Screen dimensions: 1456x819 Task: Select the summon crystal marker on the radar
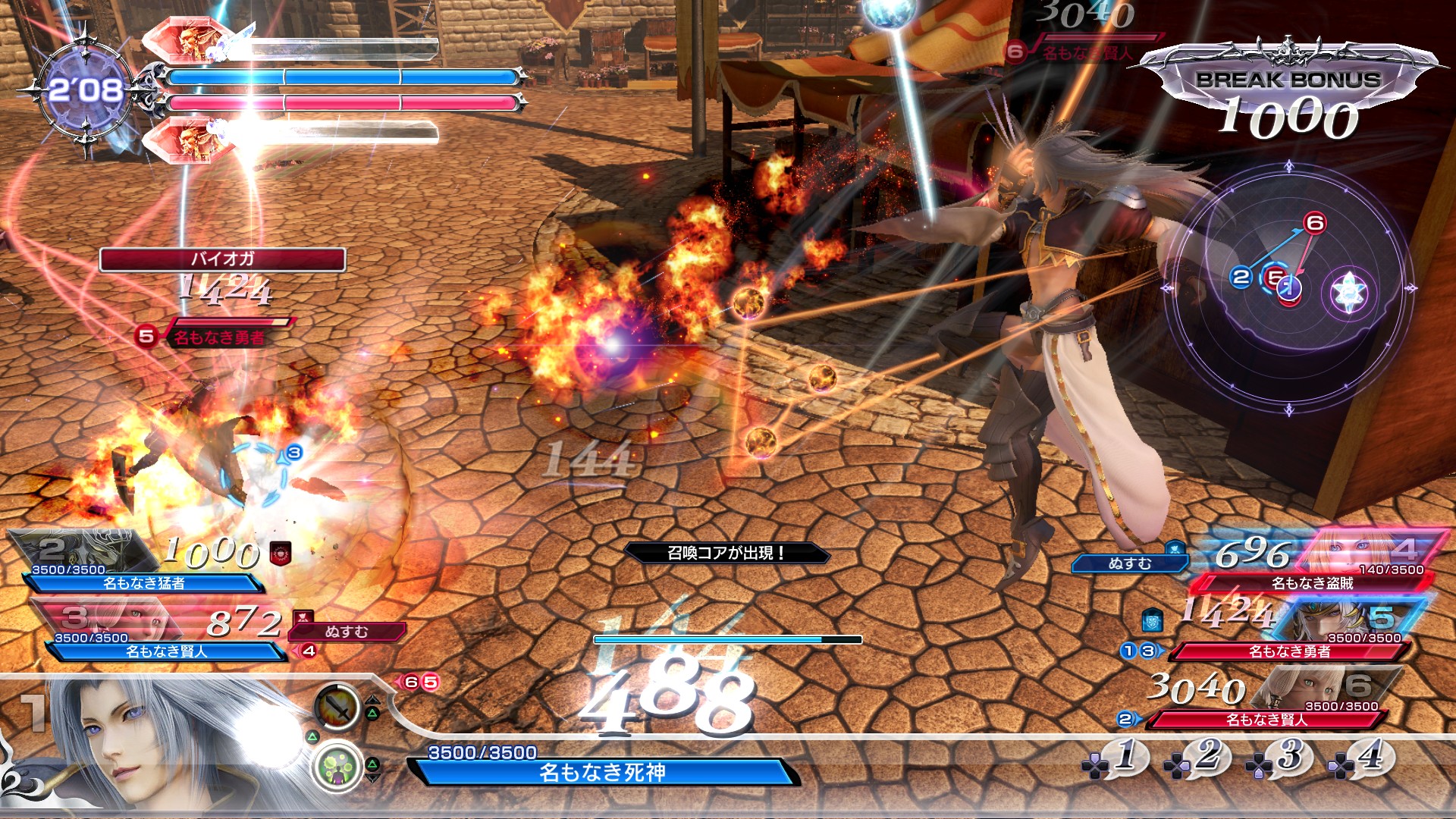click(x=1349, y=291)
